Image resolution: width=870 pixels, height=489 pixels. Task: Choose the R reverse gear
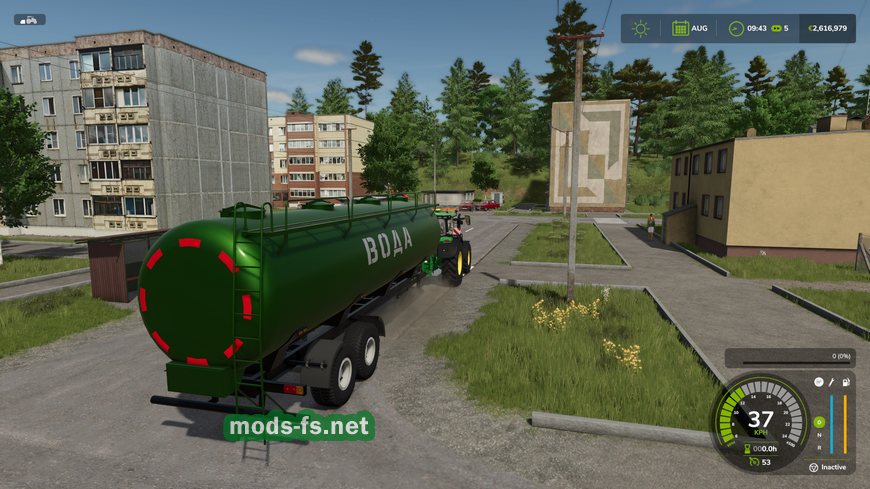[x=819, y=447]
